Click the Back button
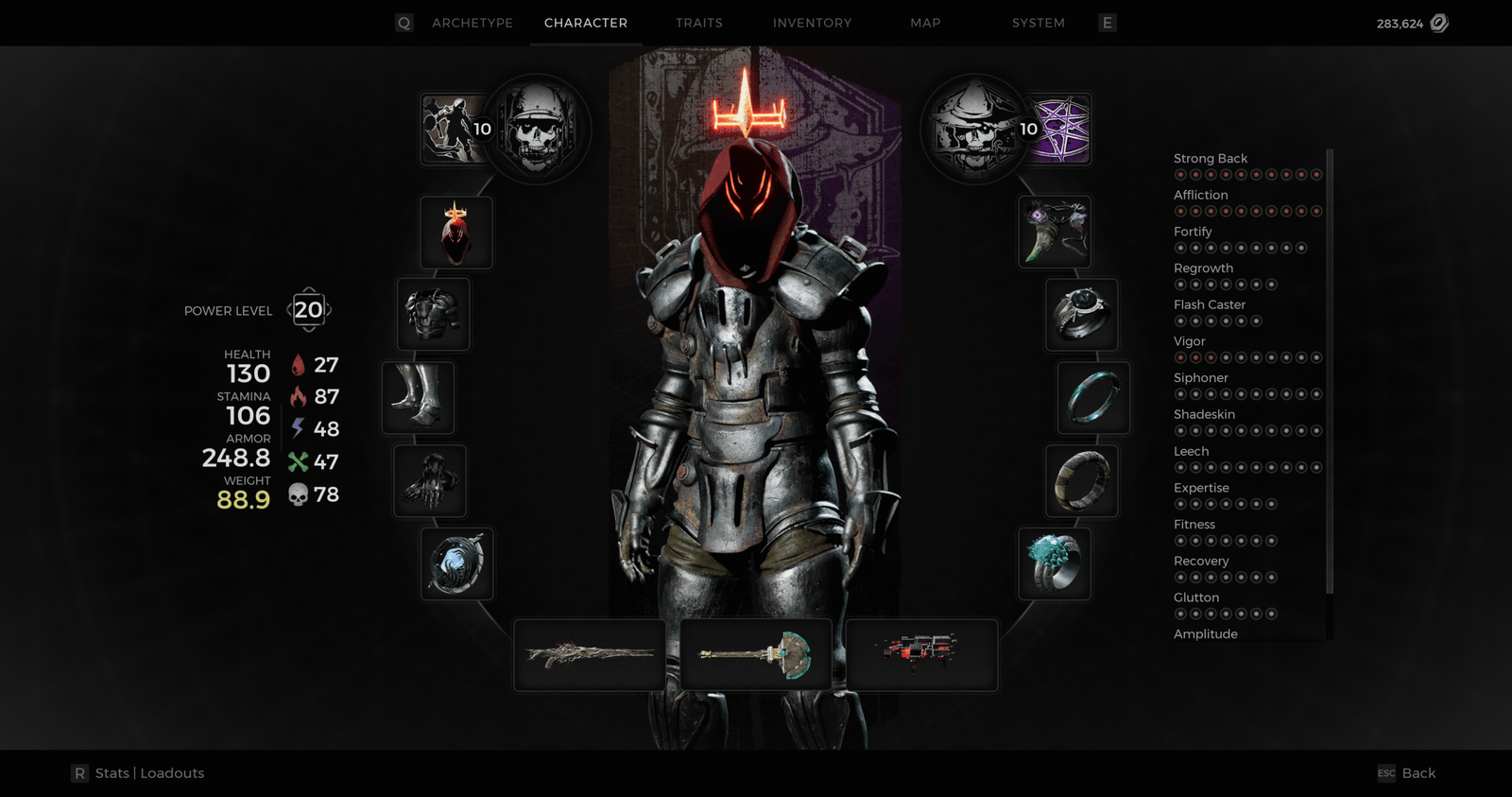Image resolution: width=1512 pixels, height=797 pixels. click(x=1417, y=773)
